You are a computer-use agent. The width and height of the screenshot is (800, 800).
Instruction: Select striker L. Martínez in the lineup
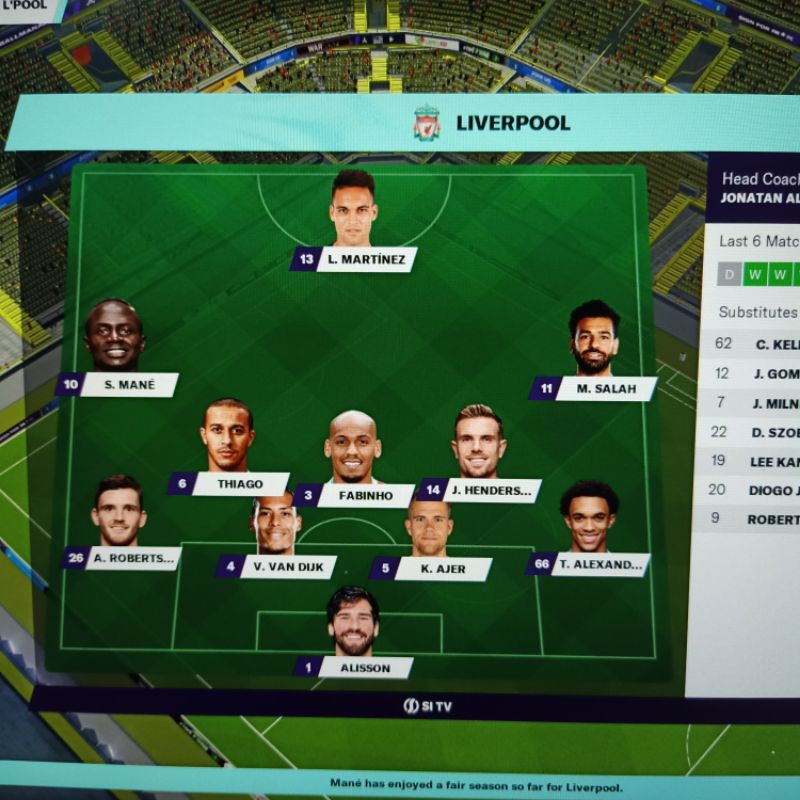point(365,260)
